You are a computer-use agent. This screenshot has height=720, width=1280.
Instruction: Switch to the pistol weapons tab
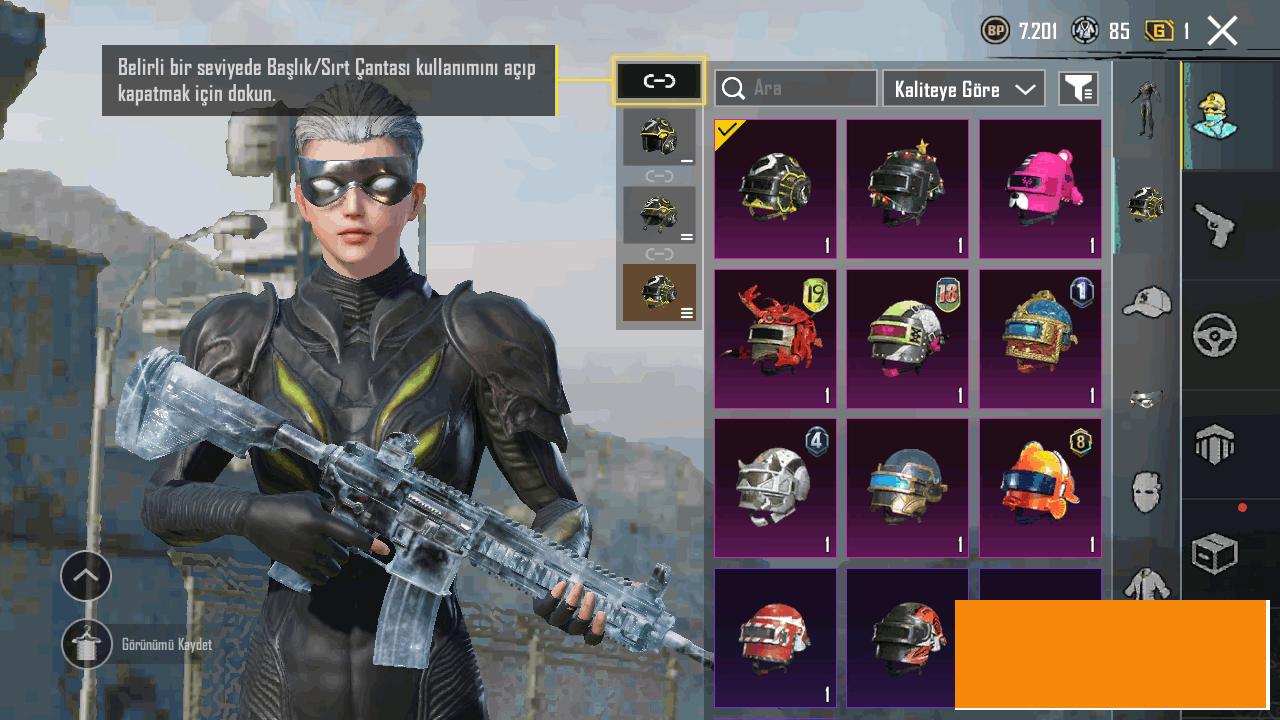1216,224
